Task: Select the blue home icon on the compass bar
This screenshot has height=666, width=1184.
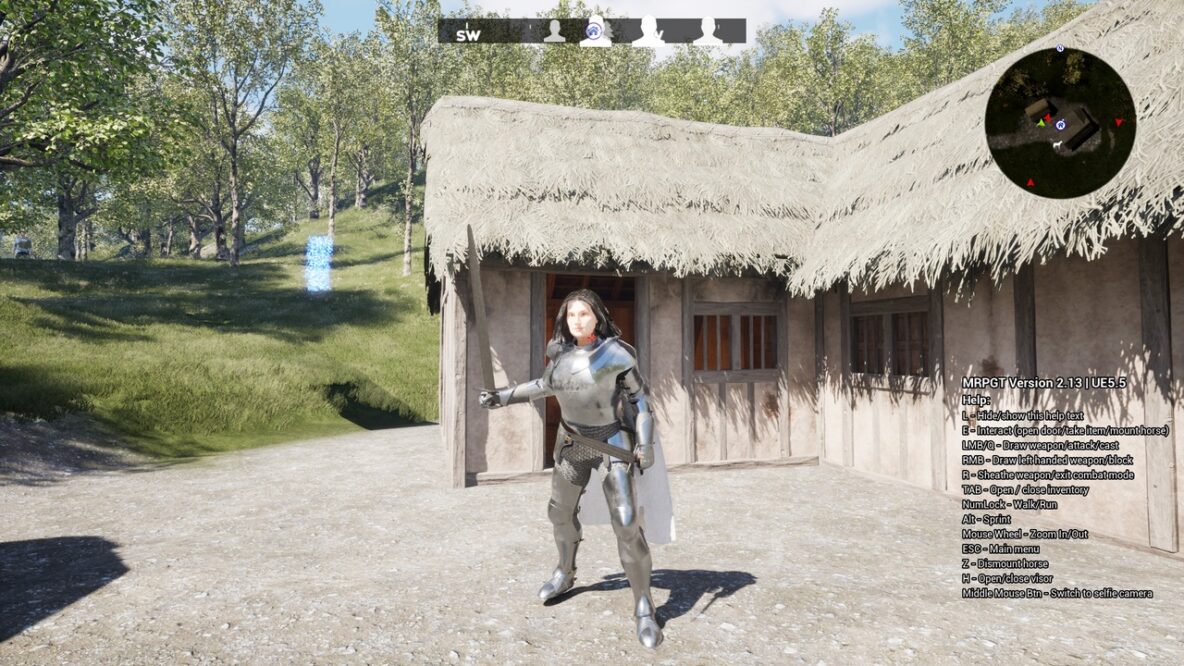Action: tap(595, 30)
